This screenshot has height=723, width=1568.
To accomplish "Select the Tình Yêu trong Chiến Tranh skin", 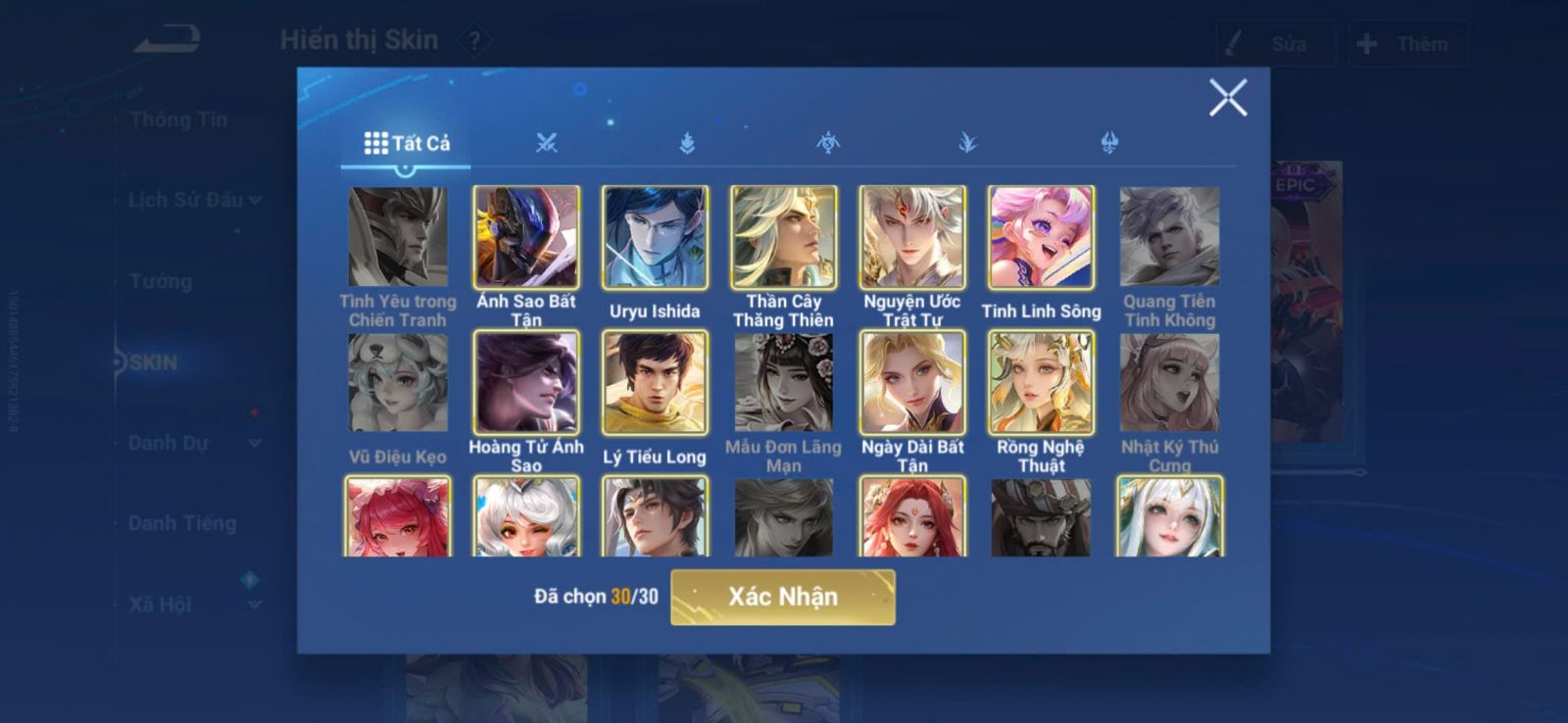I will [x=398, y=238].
